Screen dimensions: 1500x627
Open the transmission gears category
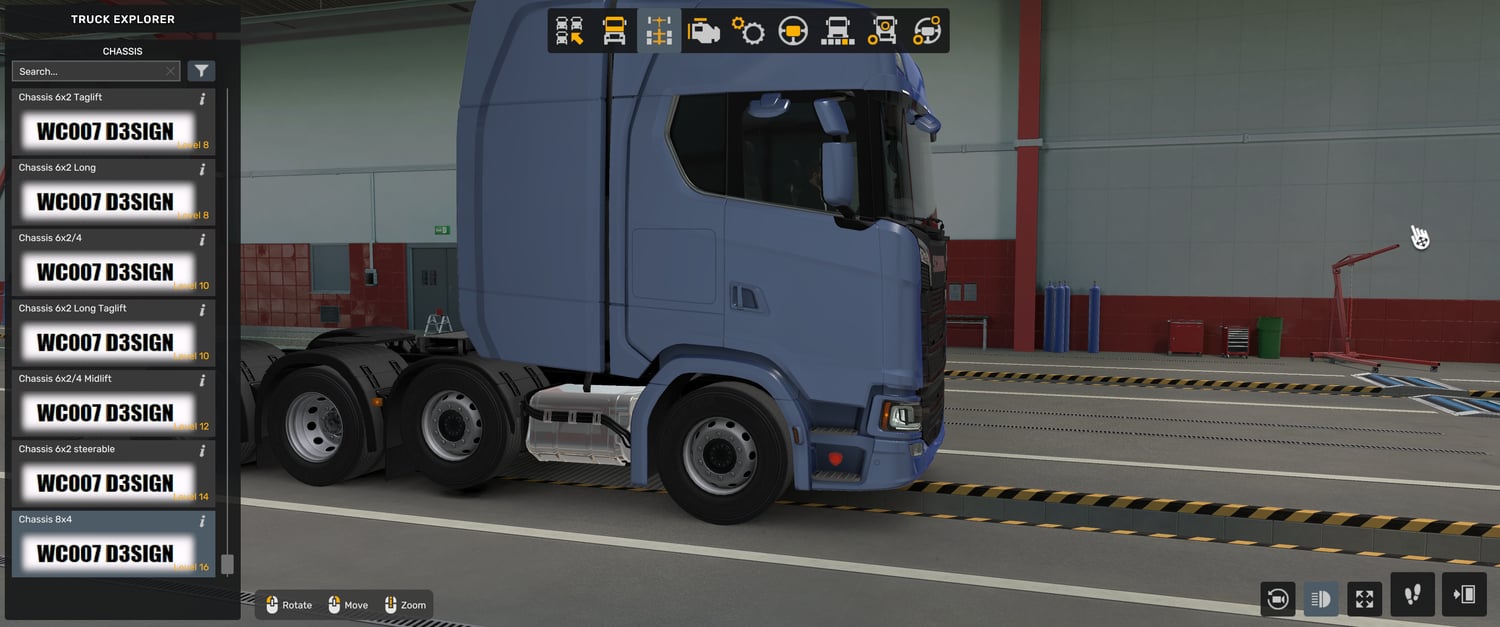pyautogui.click(x=748, y=31)
